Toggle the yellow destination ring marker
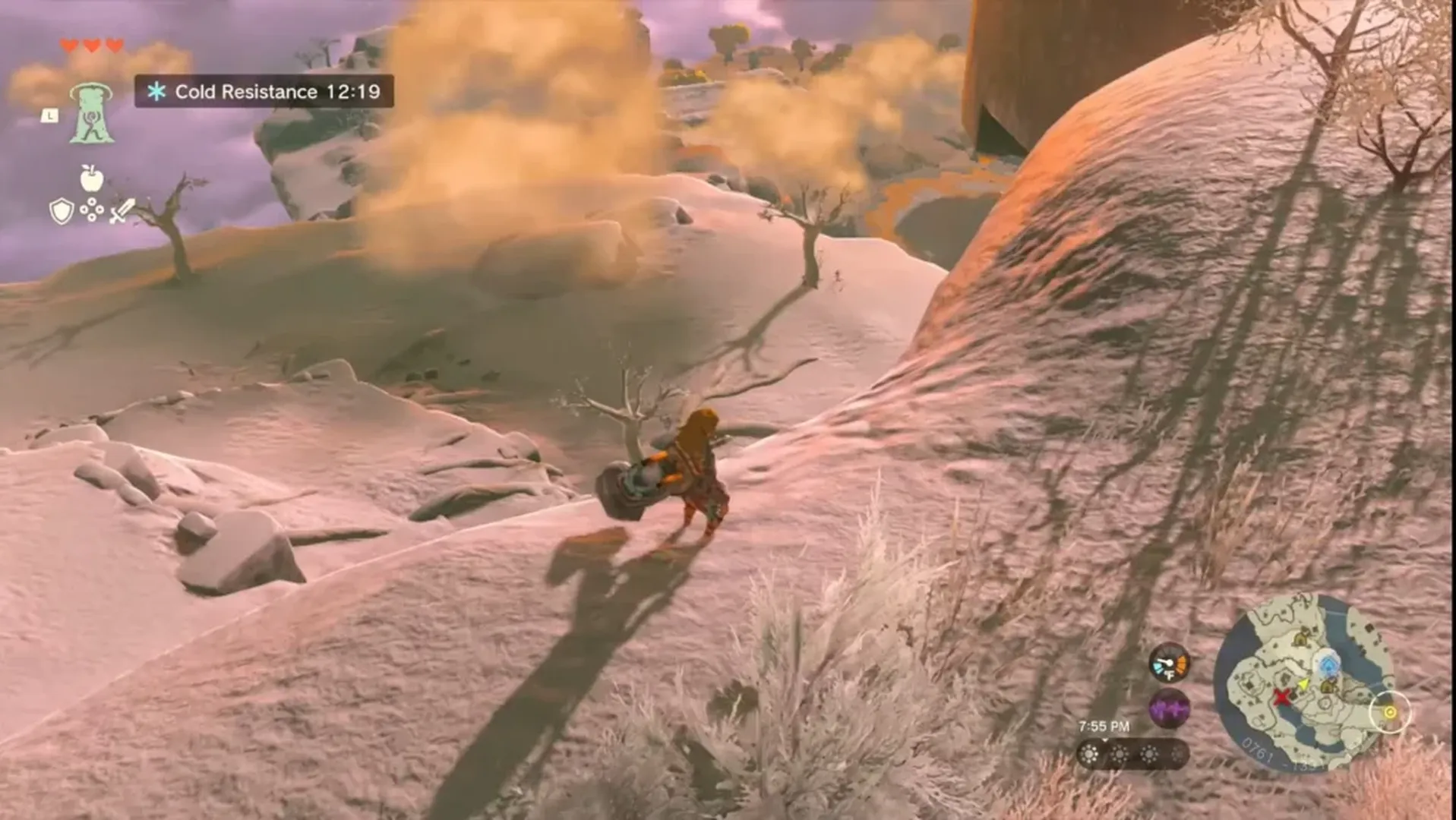The height and width of the screenshot is (820, 1456). 1389,711
